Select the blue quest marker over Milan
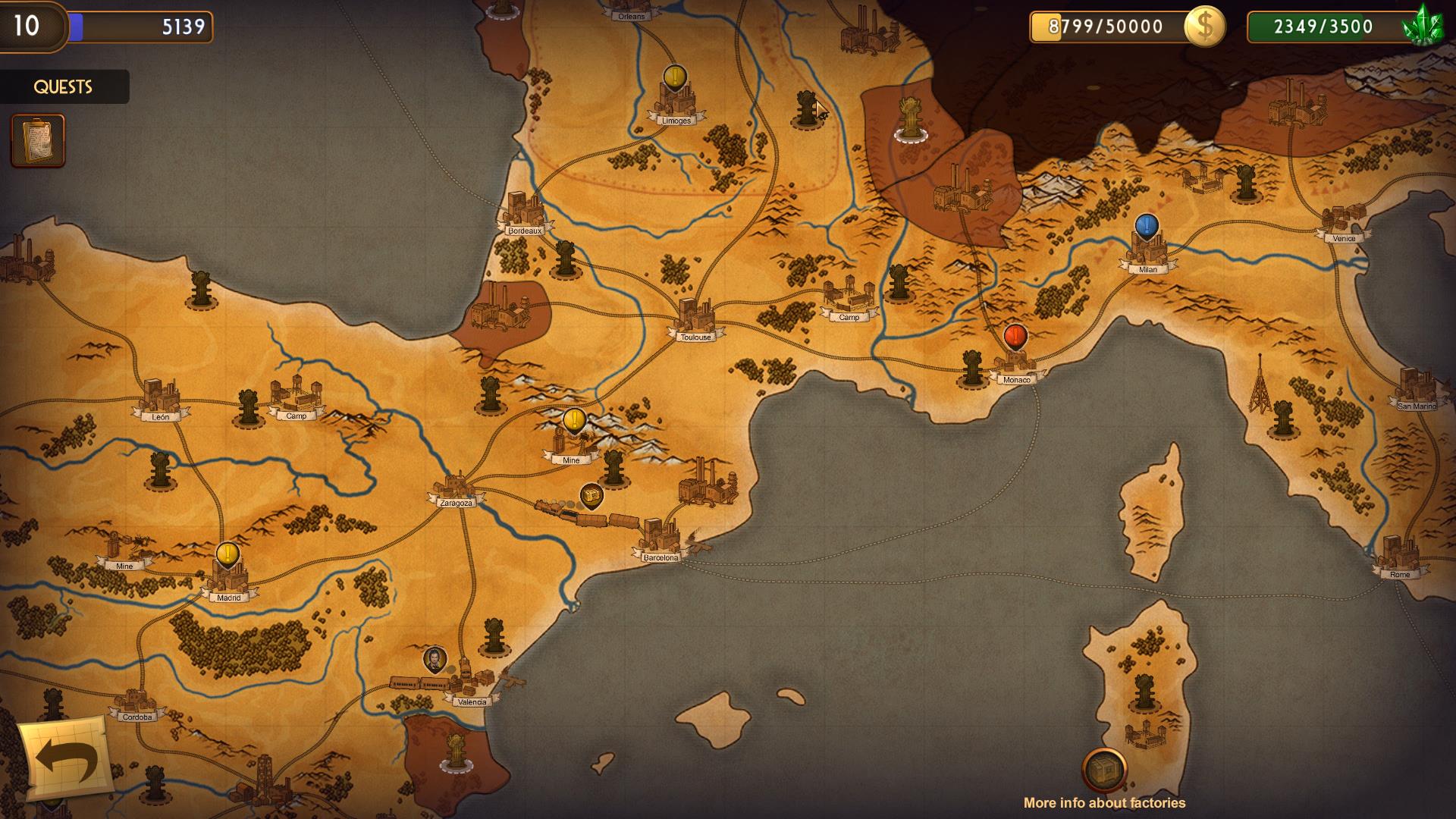1456x819 pixels. [1147, 226]
